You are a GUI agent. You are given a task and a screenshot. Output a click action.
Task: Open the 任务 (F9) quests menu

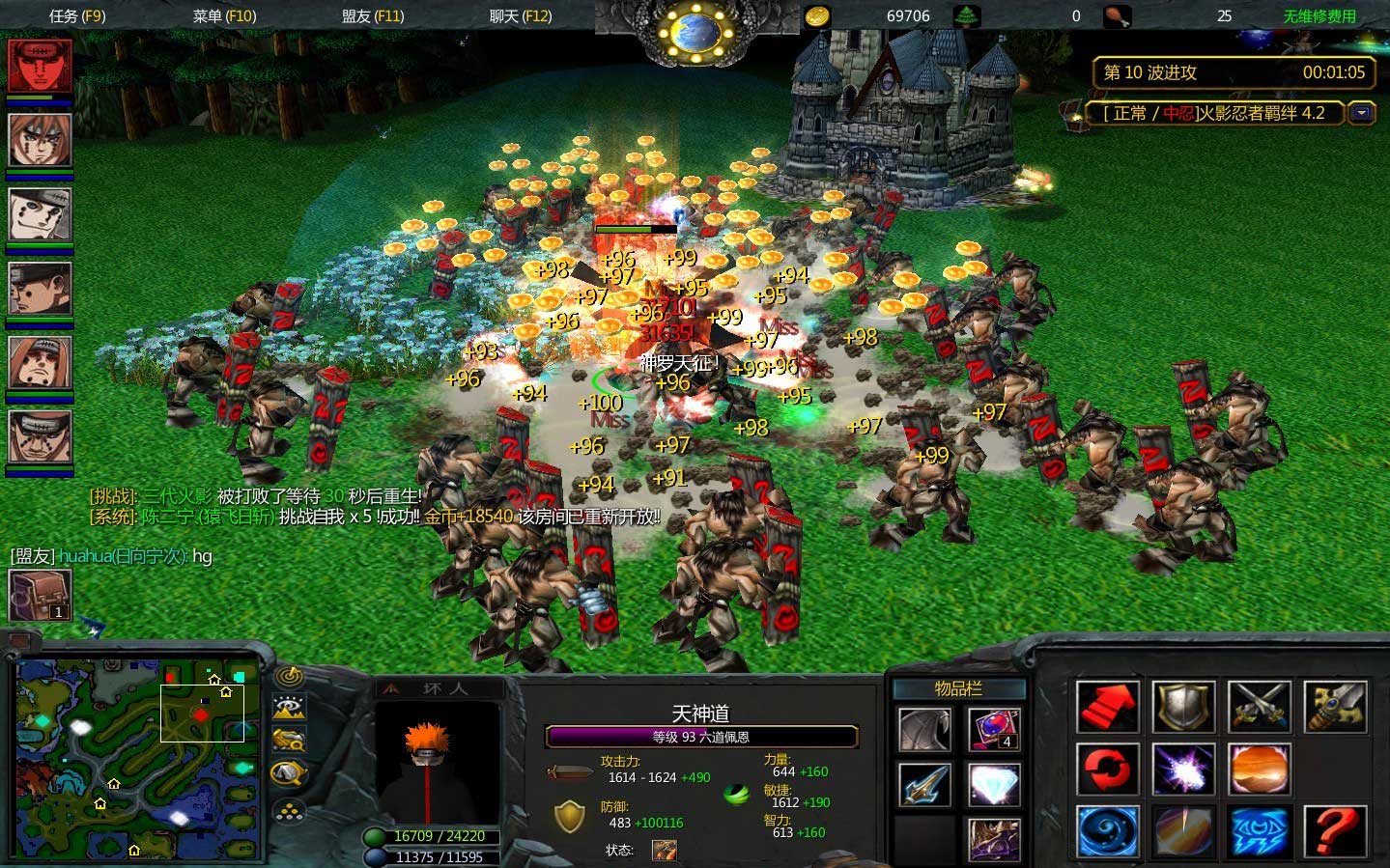[x=77, y=15]
